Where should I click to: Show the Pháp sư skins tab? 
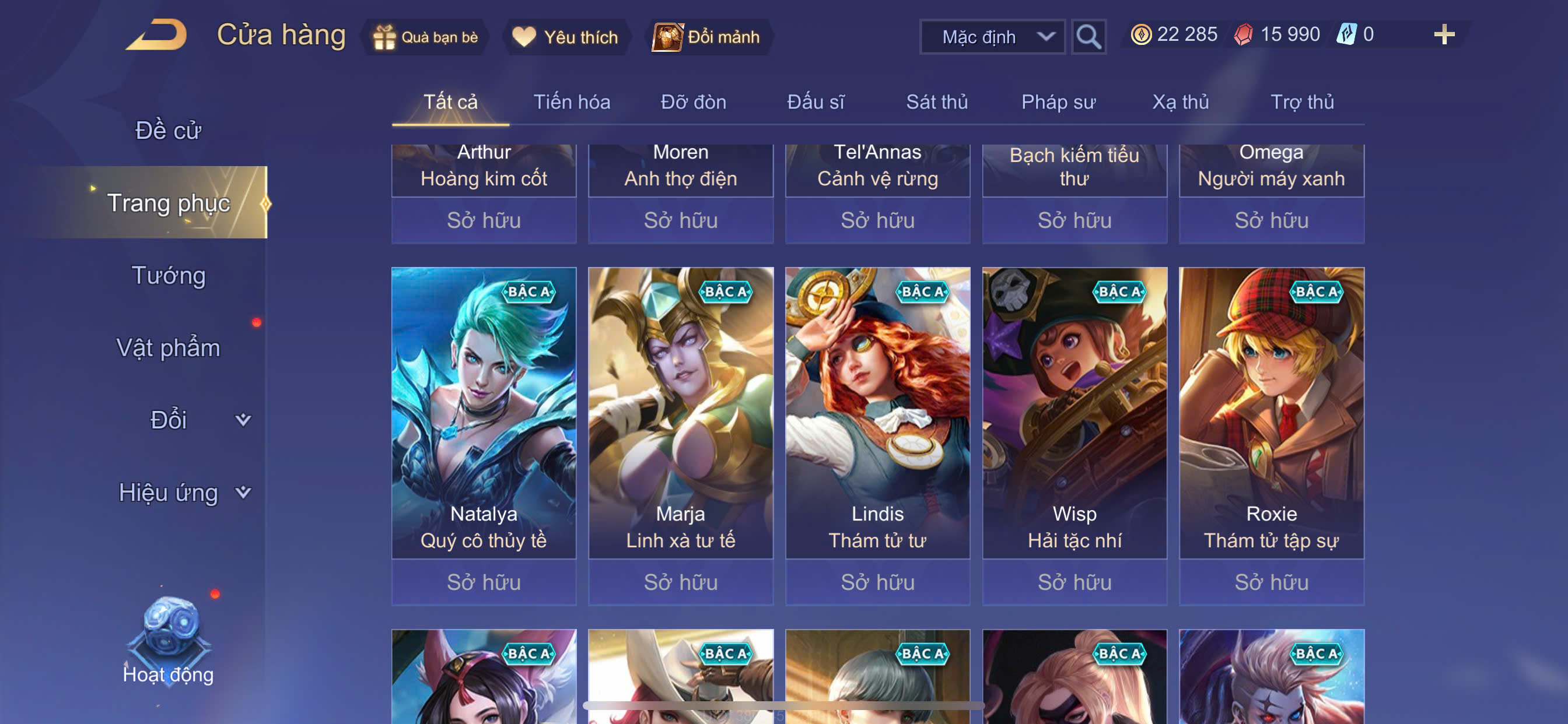1058,102
